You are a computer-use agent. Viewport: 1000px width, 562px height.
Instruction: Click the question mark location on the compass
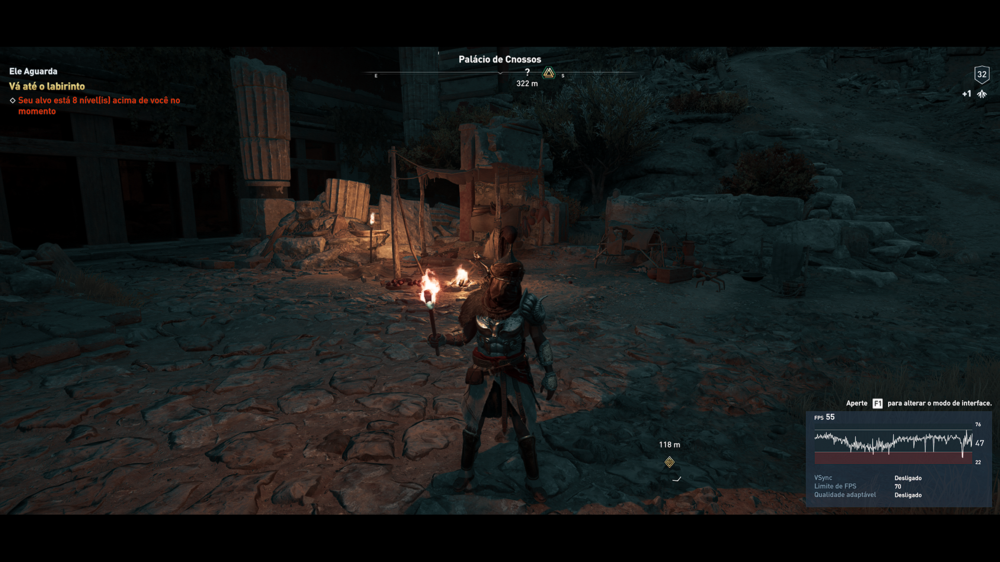[x=527, y=72]
